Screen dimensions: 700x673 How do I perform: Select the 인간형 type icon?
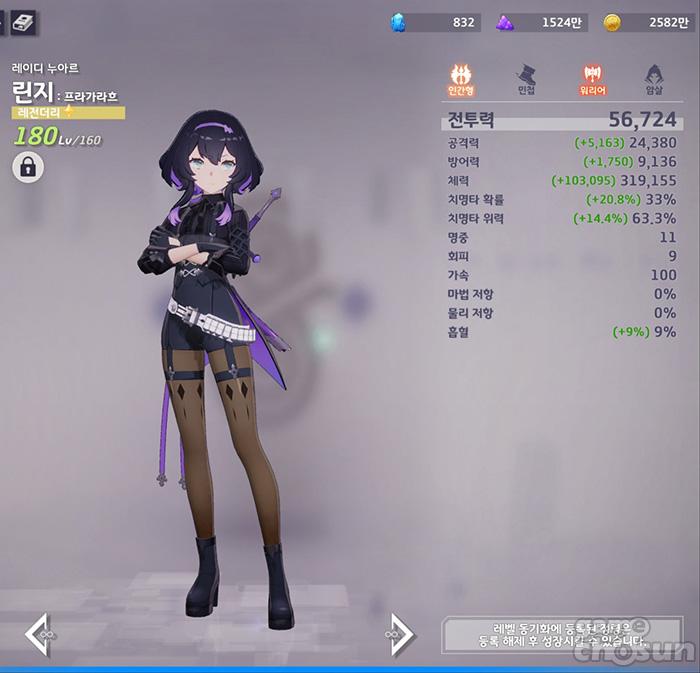[462, 77]
